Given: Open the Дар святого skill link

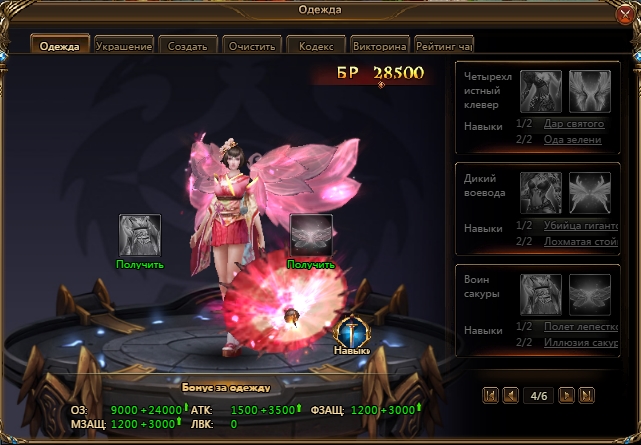Looking at the screenshot, I should (574, 124).
